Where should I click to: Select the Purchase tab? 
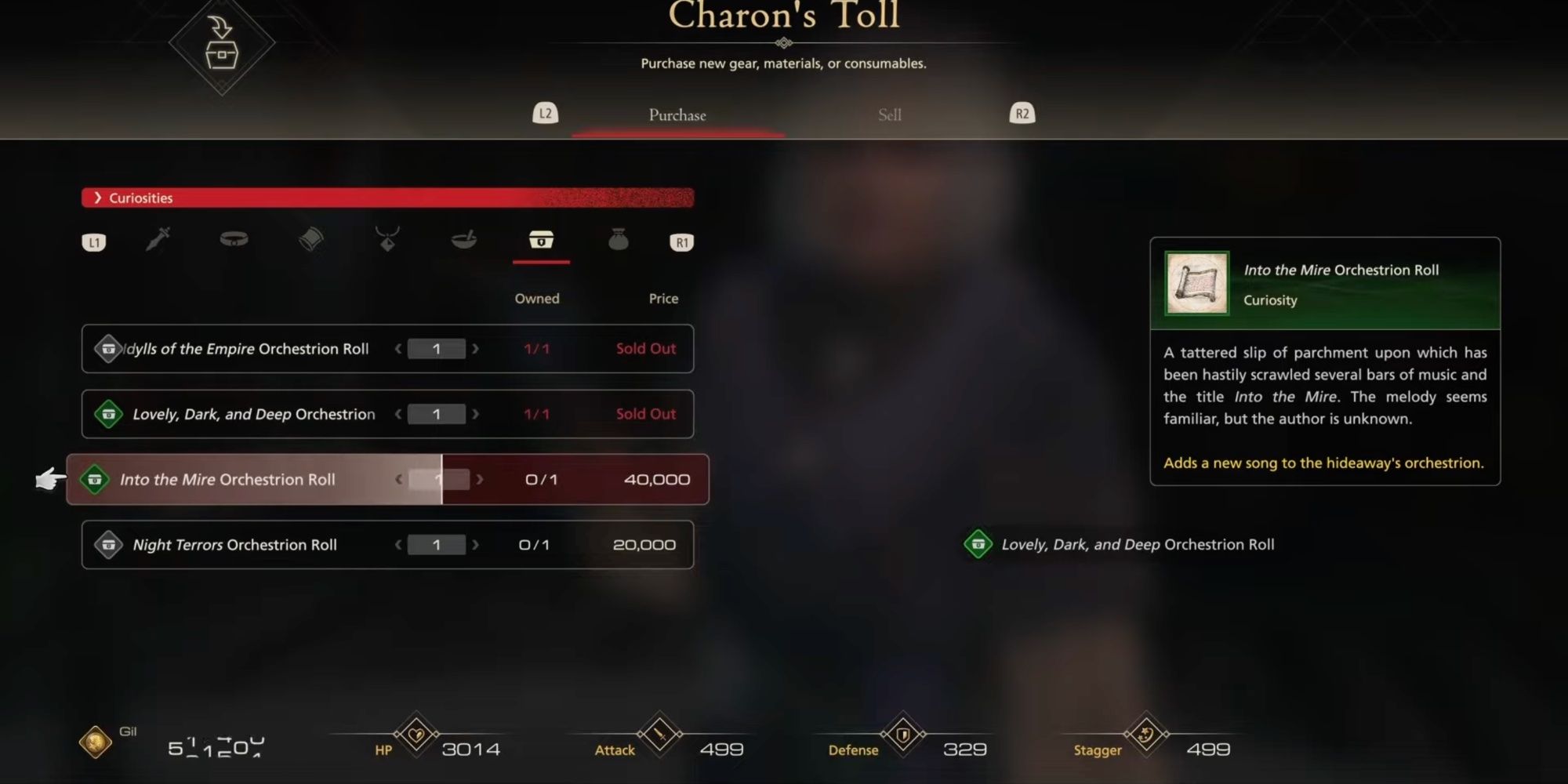(676, 114)
